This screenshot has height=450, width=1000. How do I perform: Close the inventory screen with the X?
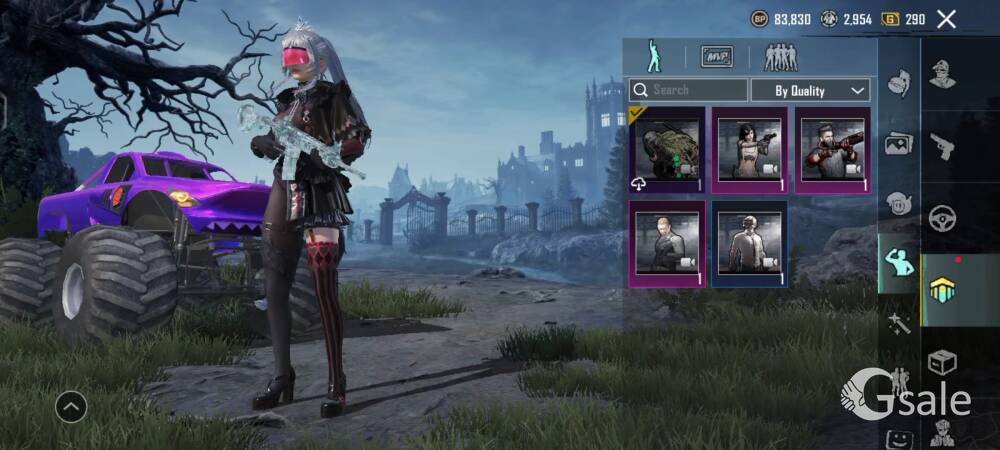946,18
